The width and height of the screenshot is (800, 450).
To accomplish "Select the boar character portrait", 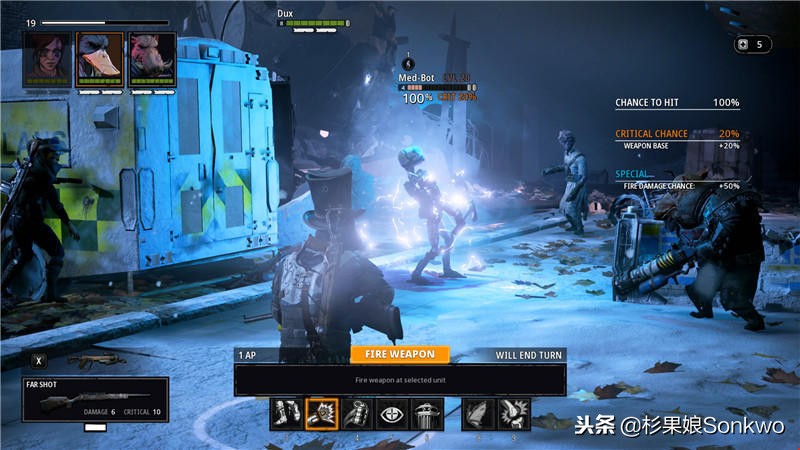I will tap(151, 57).
